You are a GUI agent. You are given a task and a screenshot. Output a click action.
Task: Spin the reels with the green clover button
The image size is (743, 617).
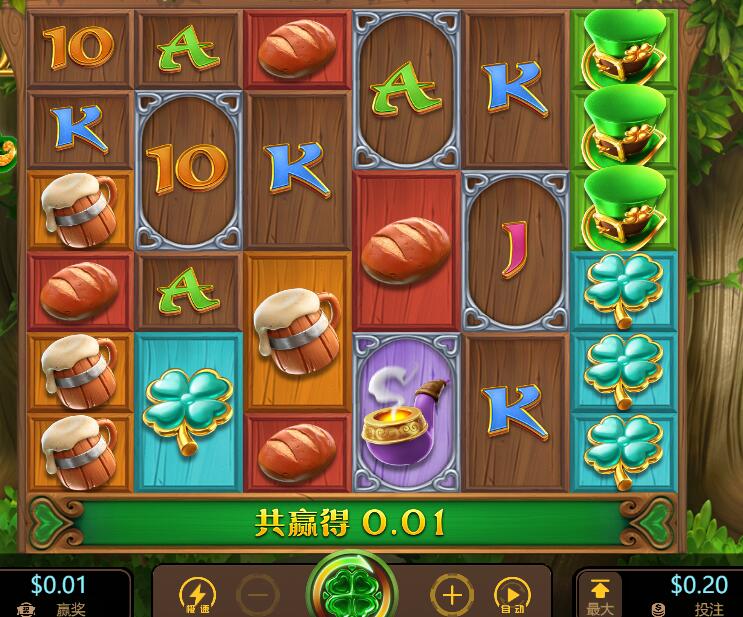pos(351,592)
